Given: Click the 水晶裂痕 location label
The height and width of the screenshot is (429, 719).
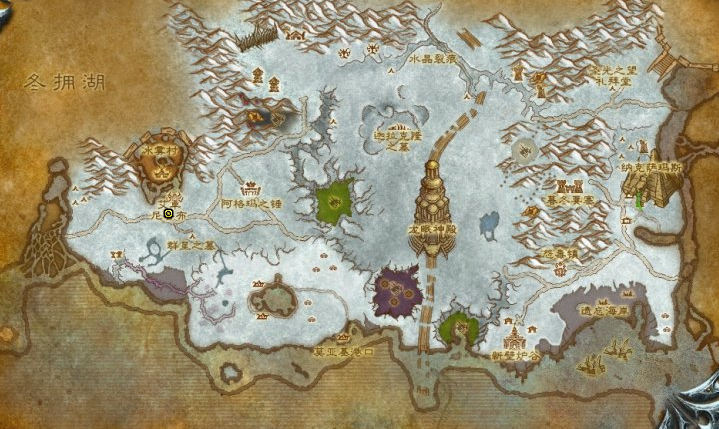Looking at the screenshot, I should [433, 60].
